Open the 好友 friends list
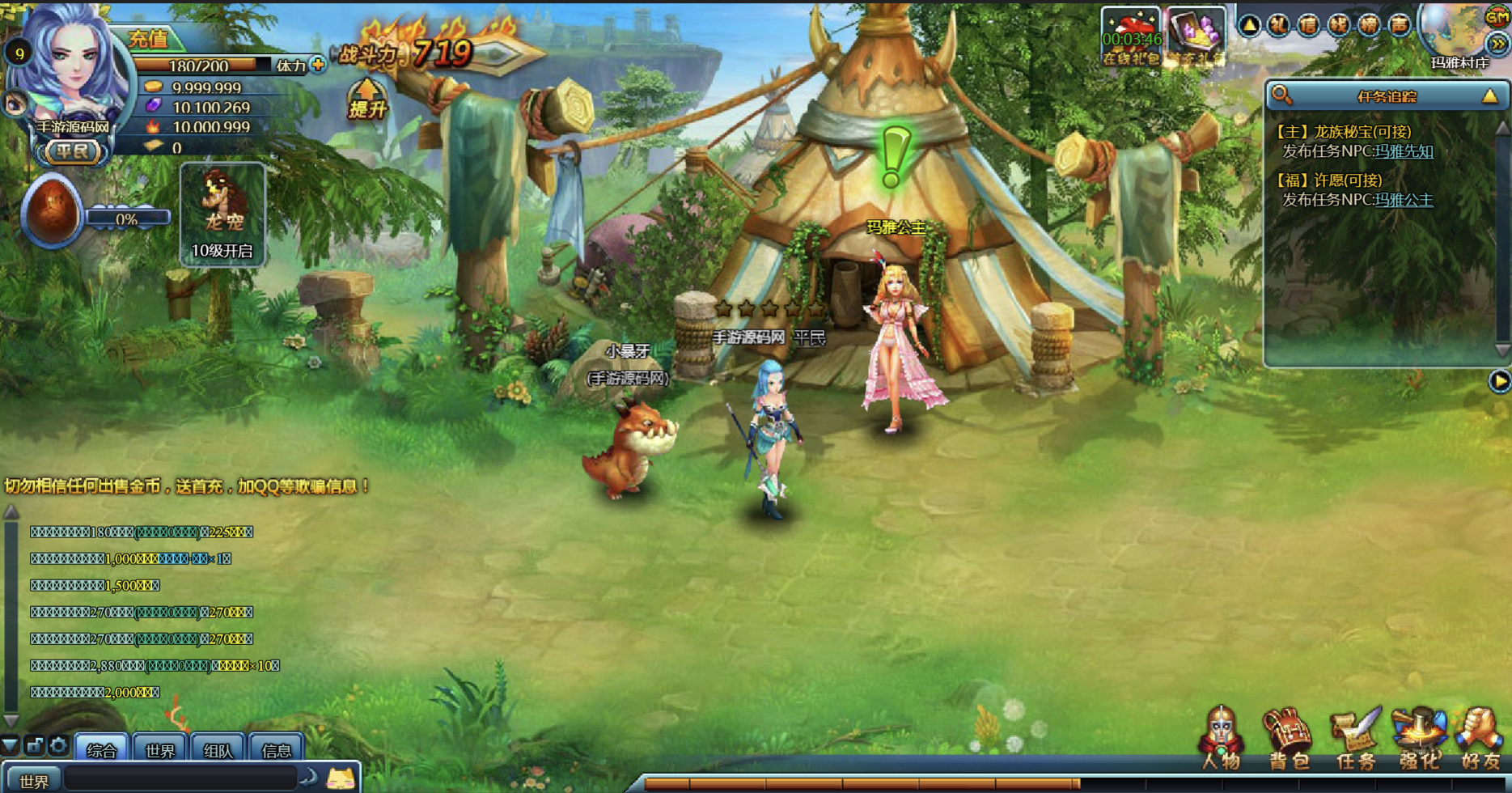The image size is (1512, 793). click(x=1480, y=740)
